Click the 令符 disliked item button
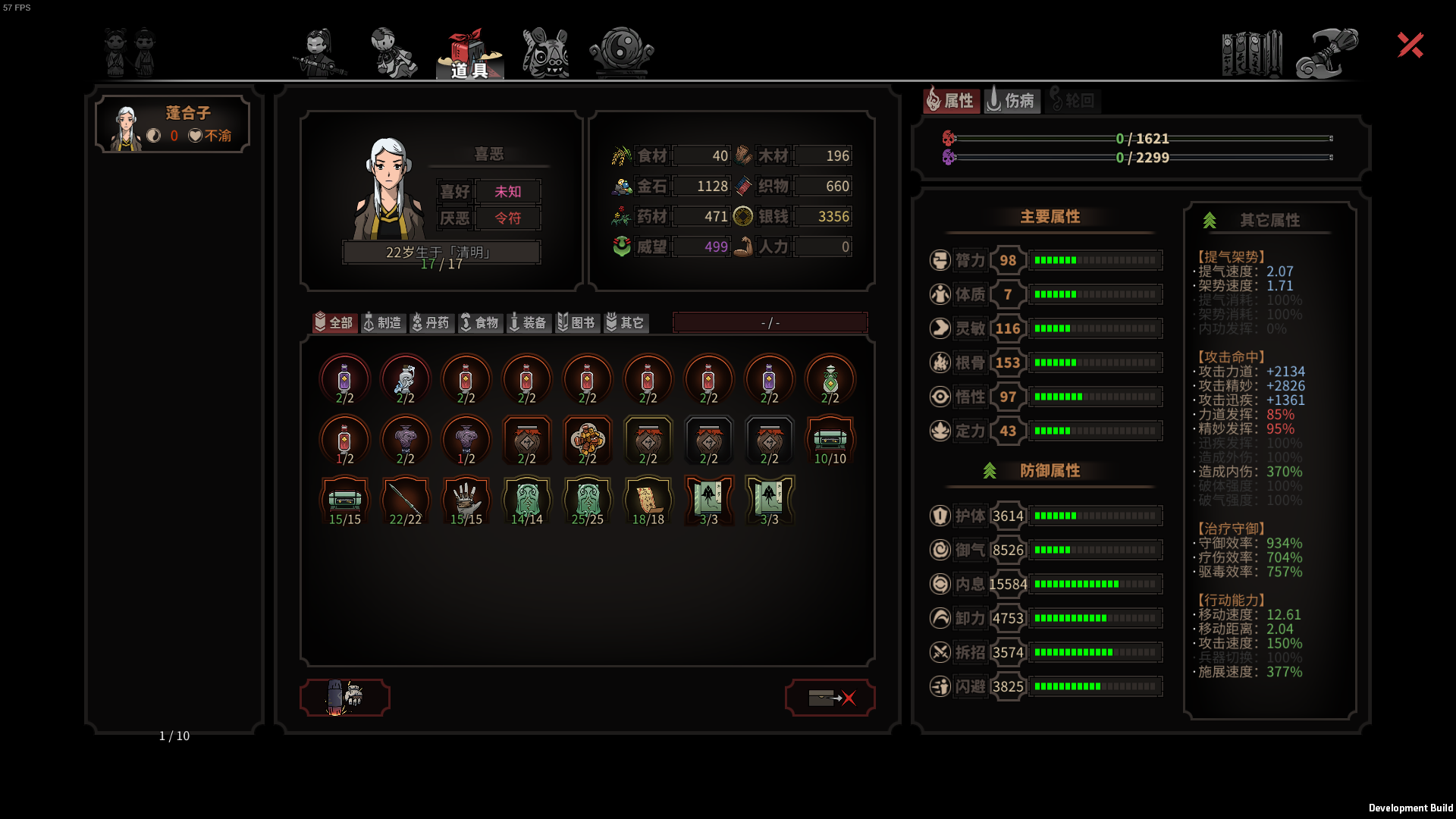The image size is (1456, 819). click(x=507, y=218)
